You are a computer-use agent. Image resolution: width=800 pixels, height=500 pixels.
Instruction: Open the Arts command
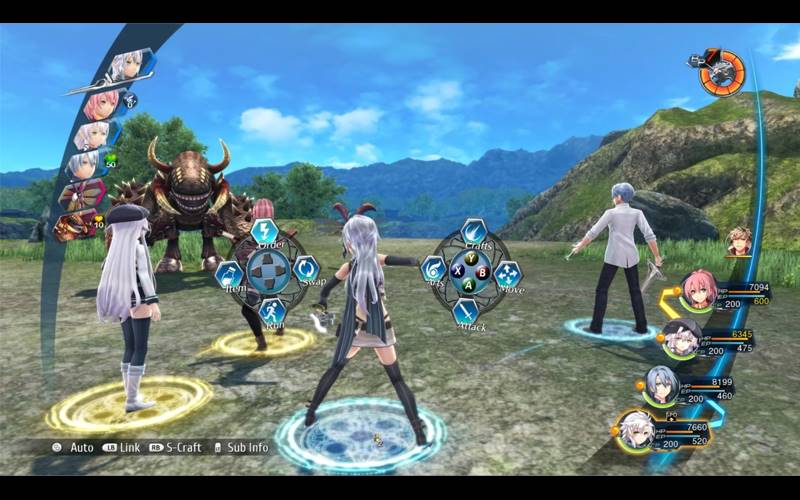click(433, 269)
